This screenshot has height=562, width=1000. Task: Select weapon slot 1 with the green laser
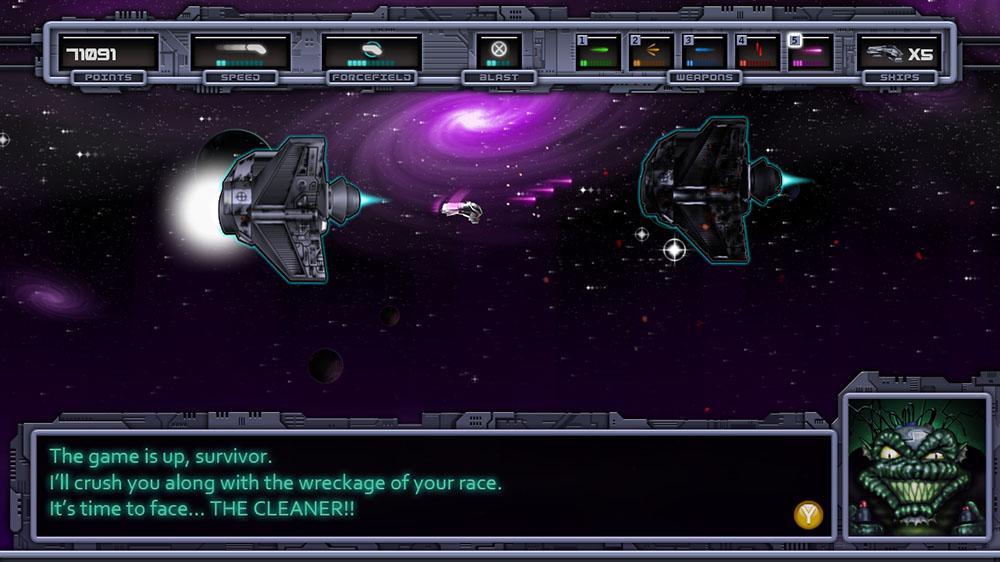point(598,51)
